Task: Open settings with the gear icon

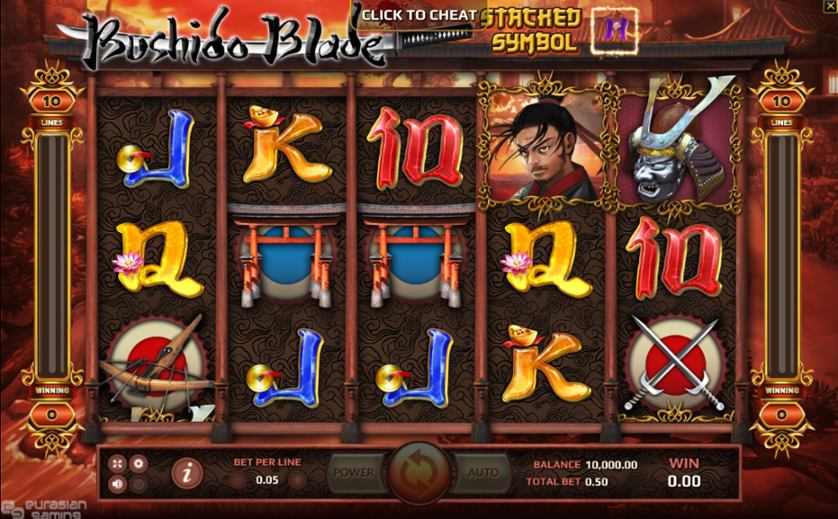Action: tap(139, 463)
